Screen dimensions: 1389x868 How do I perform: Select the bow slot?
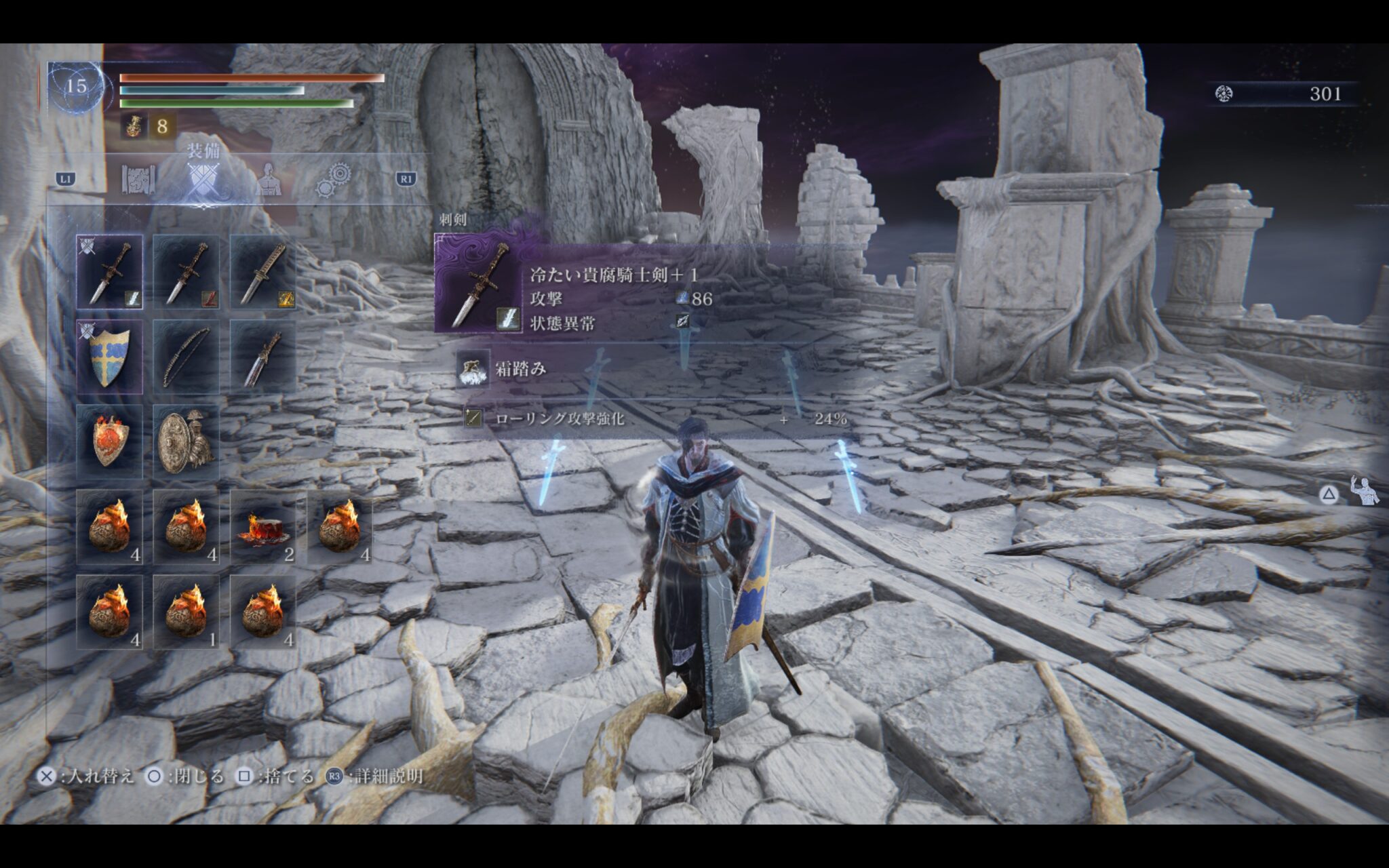(187, 357)
